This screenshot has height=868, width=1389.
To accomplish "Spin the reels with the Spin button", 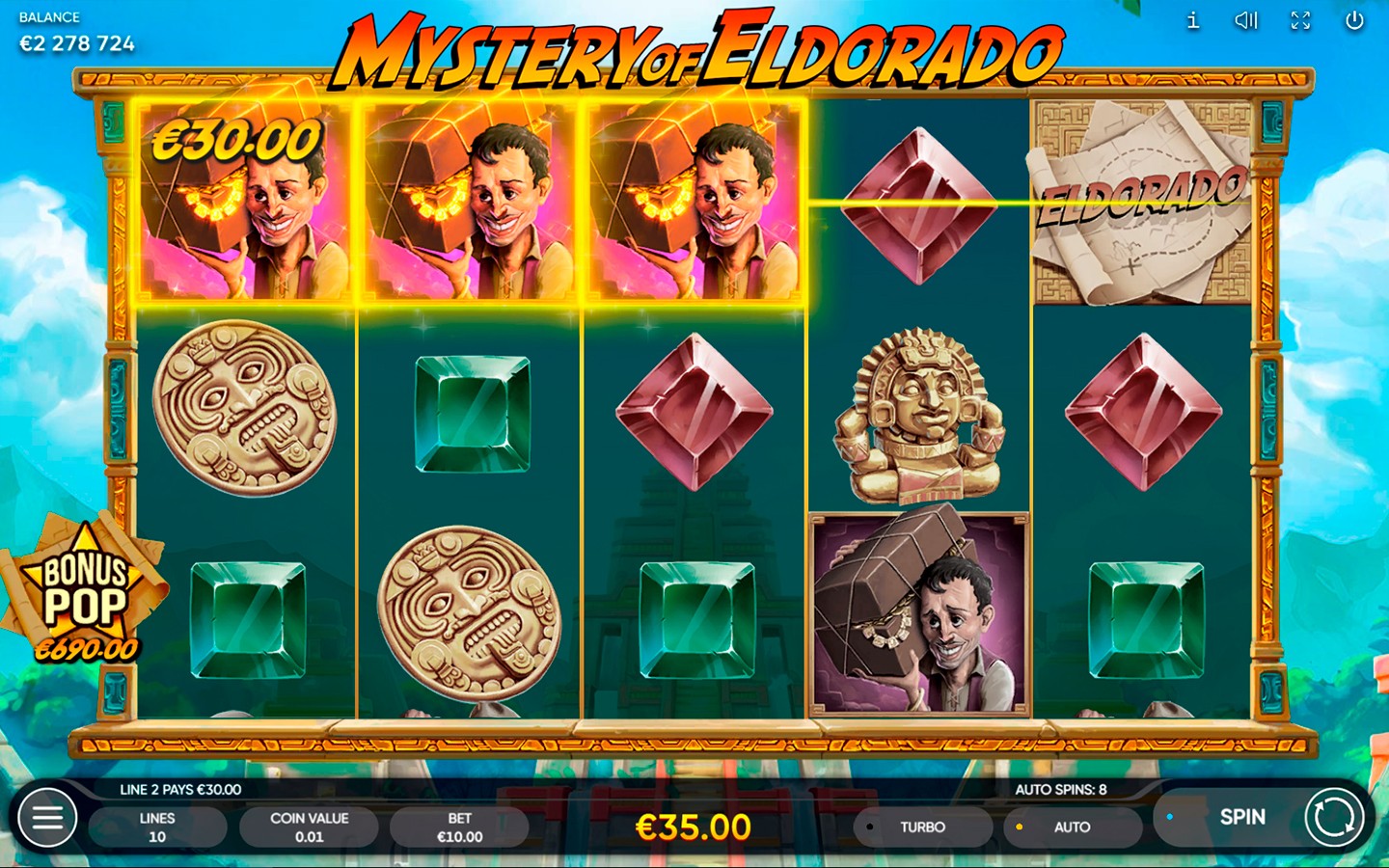I will click(1264, 818).
